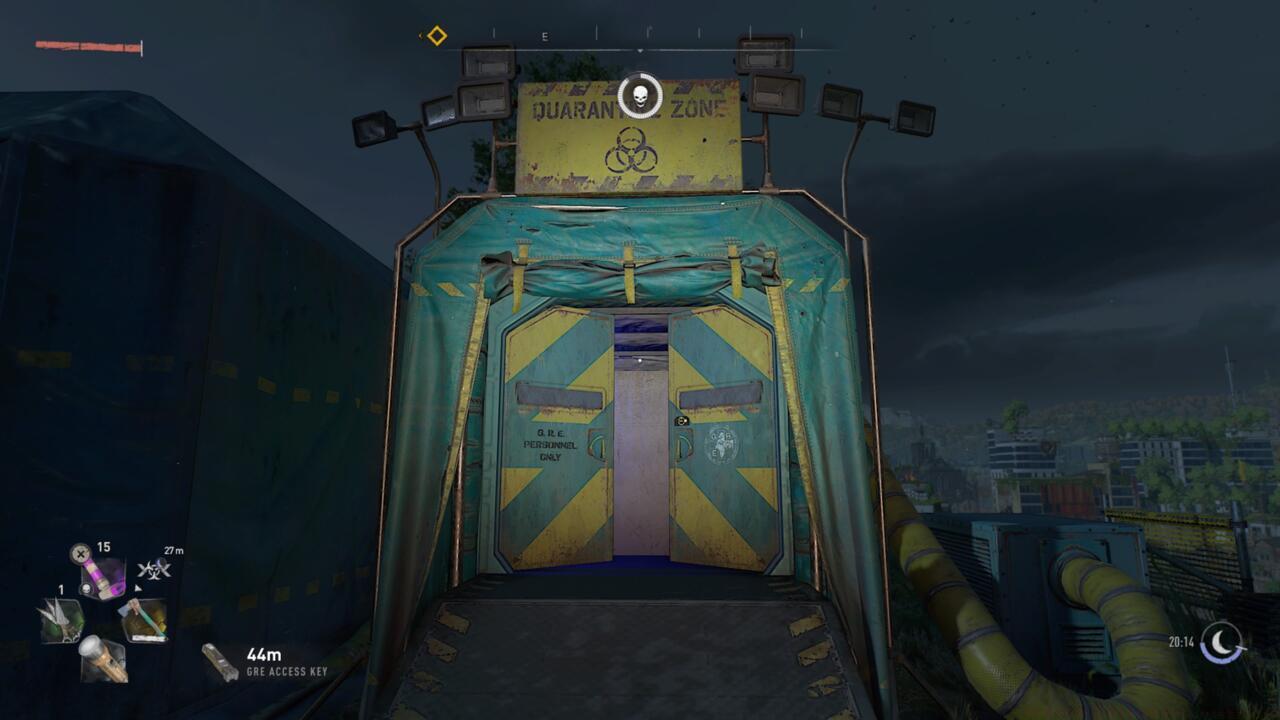Click the downward arrow below the compass center
Viewport: 1280px width, 720px height.
pyautogui.click(x=640, y=48)
